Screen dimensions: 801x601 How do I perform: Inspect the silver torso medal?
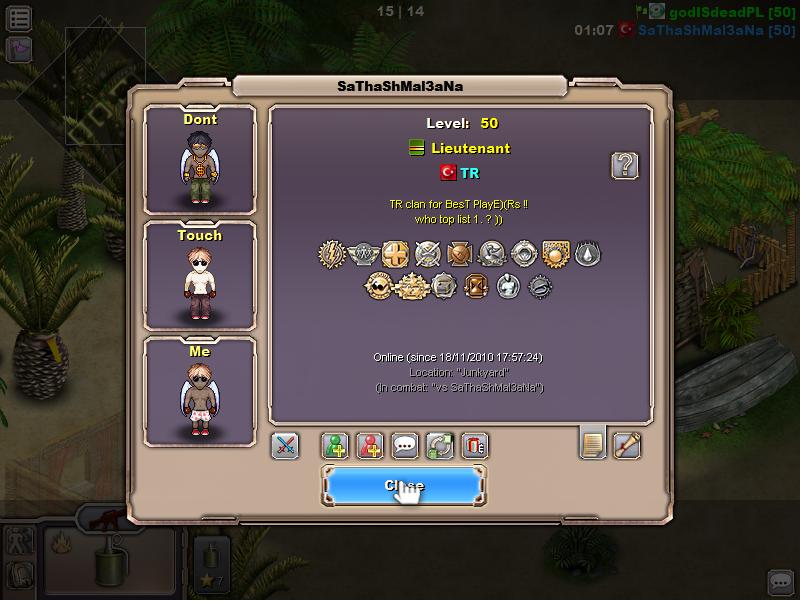pyautogui.click(x=508, y=287)
